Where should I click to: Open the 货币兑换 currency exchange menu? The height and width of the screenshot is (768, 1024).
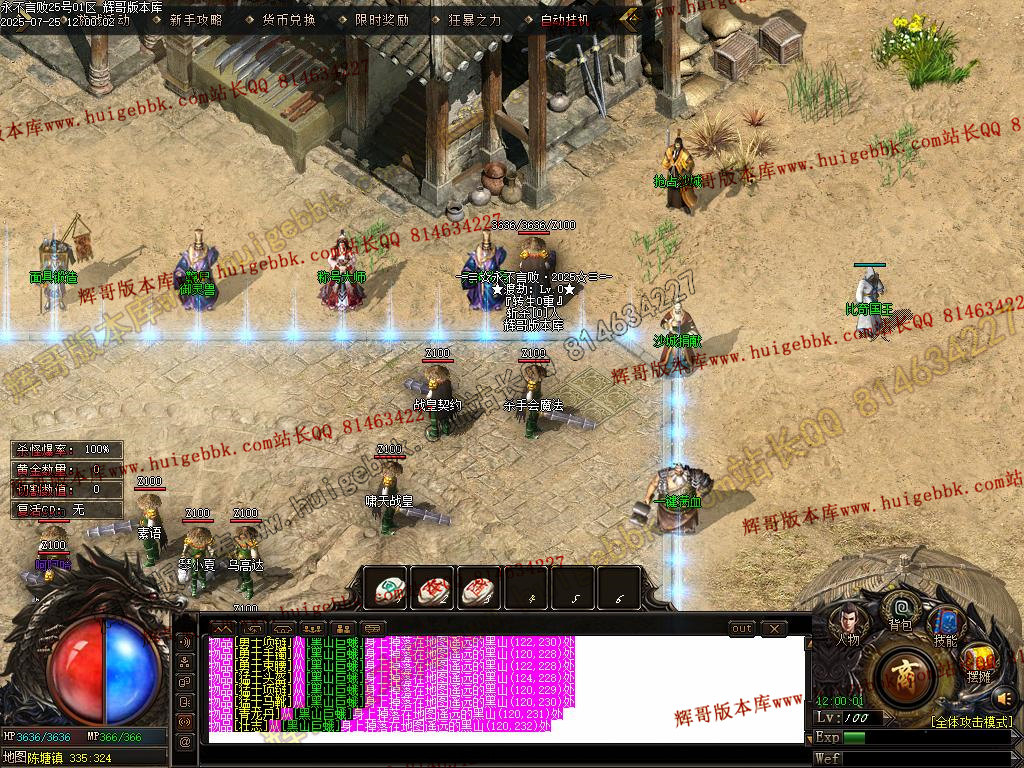[289, 19]
